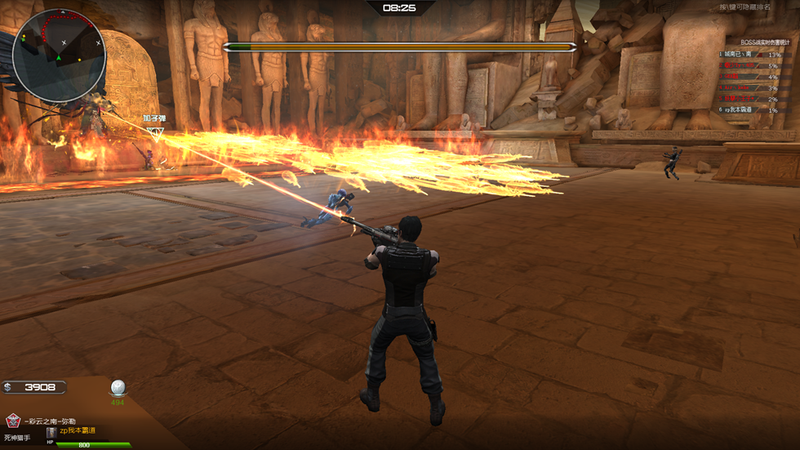Click the circular radar minimap
The image size is (800, 450).
pyautogui.click(x=59, y=55)
